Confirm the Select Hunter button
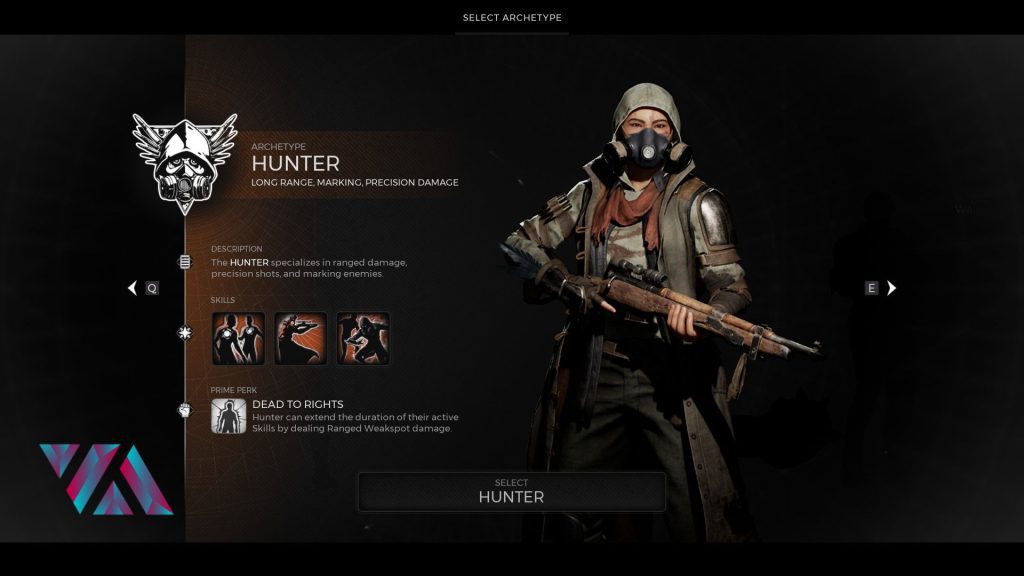The height and width of the screenshot is (576, 1024). tap(511, 491)
